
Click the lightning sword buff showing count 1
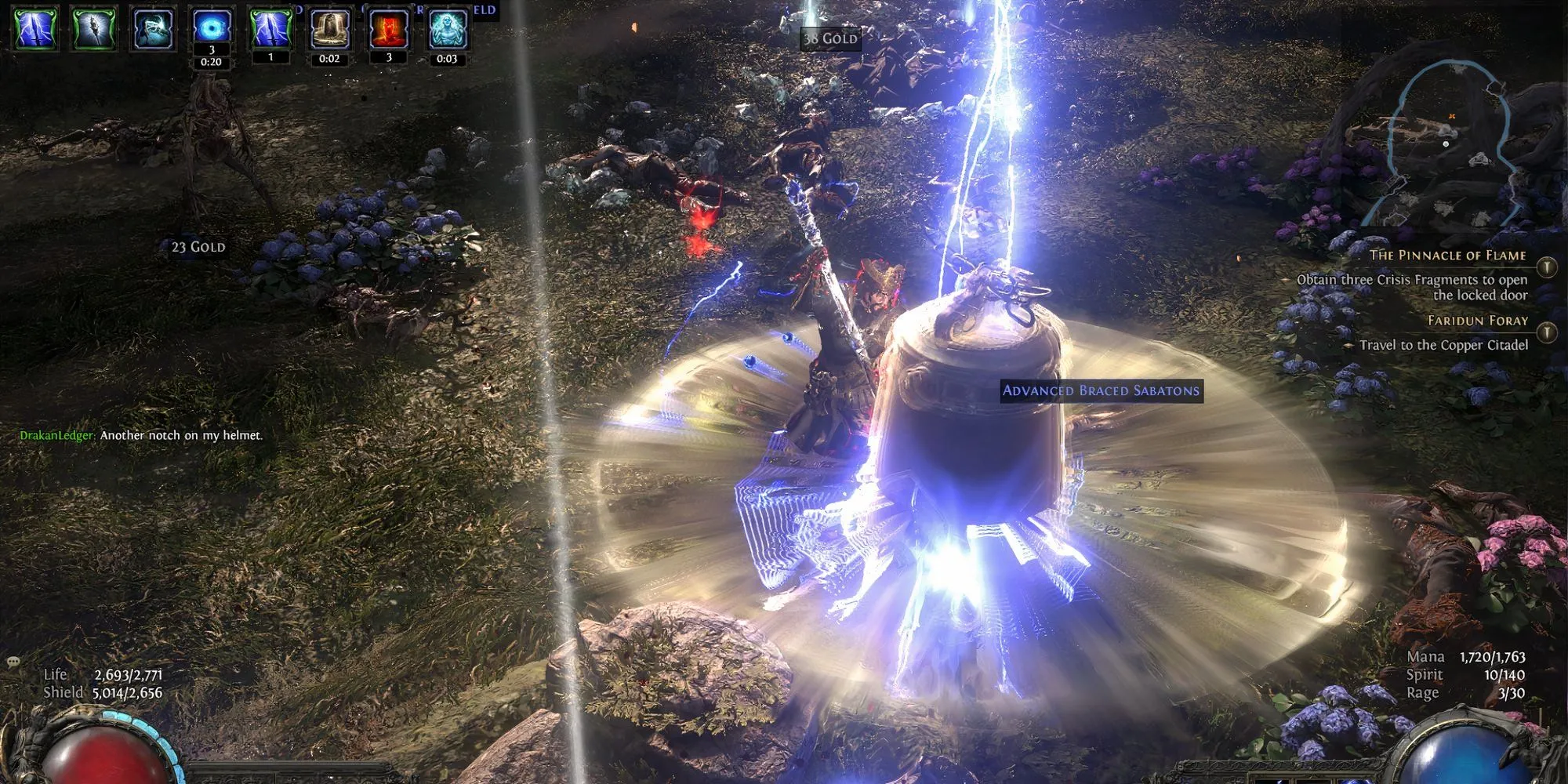(x=270, y=27)
